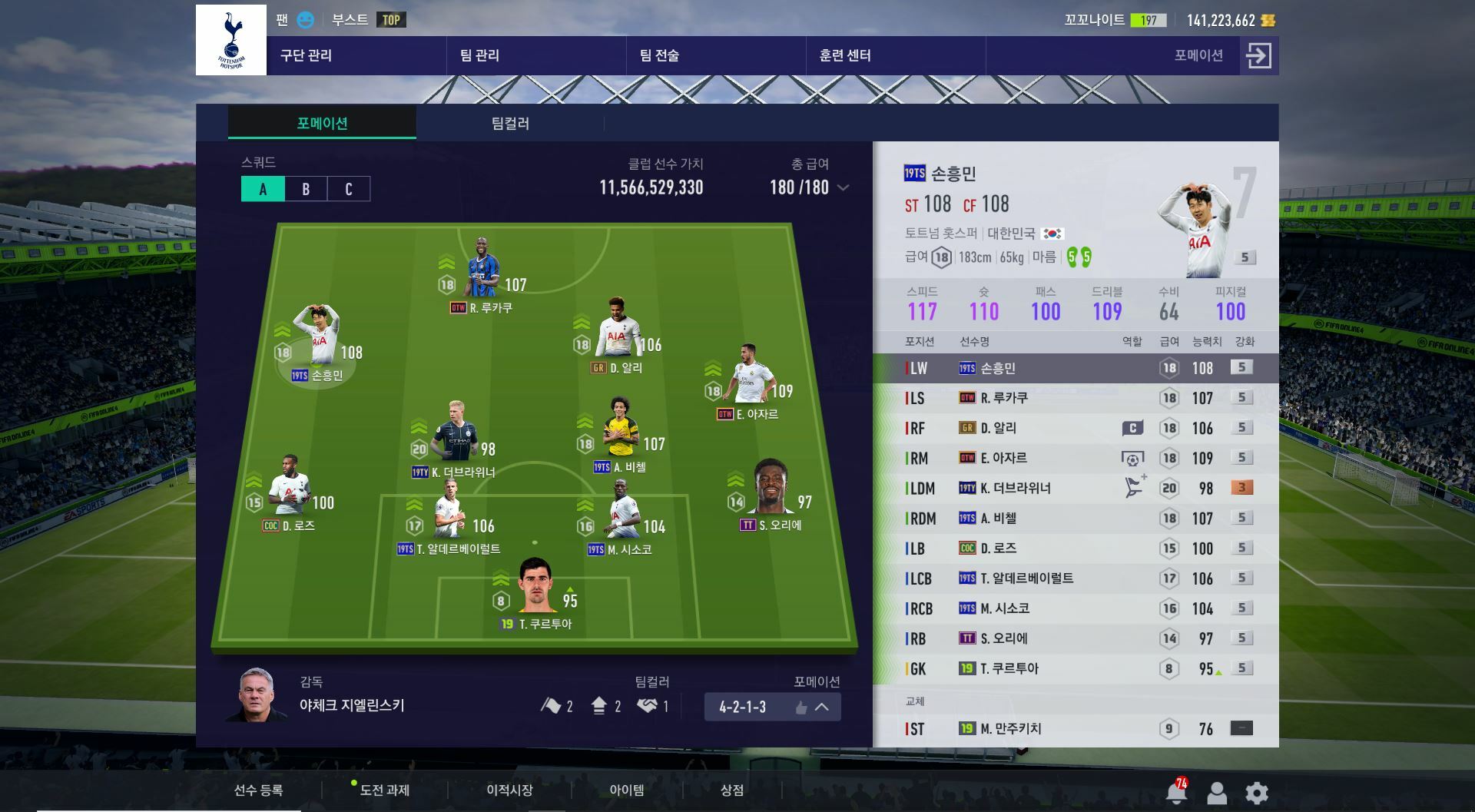
Task: Open the 4-2-1-3 formation selector
Action: (772, 707)
